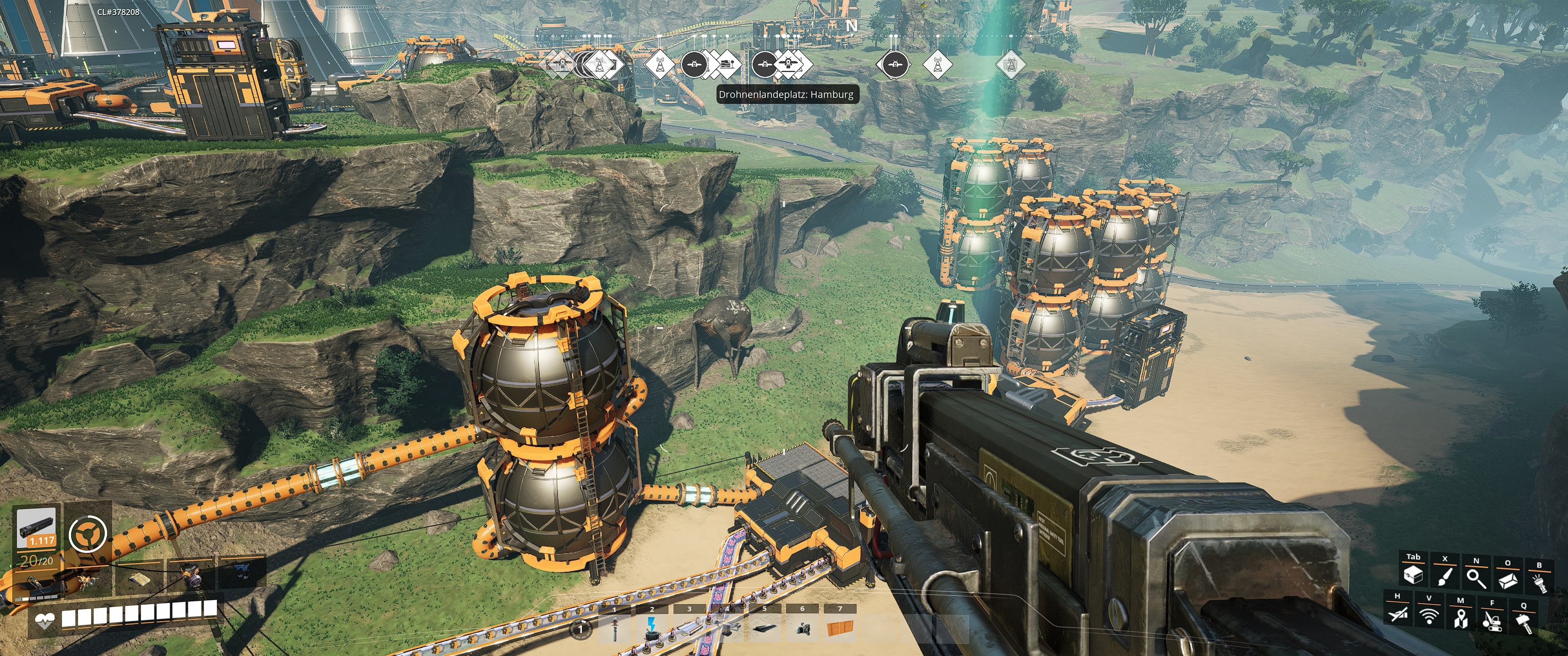The width and height of the screenshot is (1568, 656).
Task: Select the wireless signal scanner icon
Action: tap(1429, 616)
